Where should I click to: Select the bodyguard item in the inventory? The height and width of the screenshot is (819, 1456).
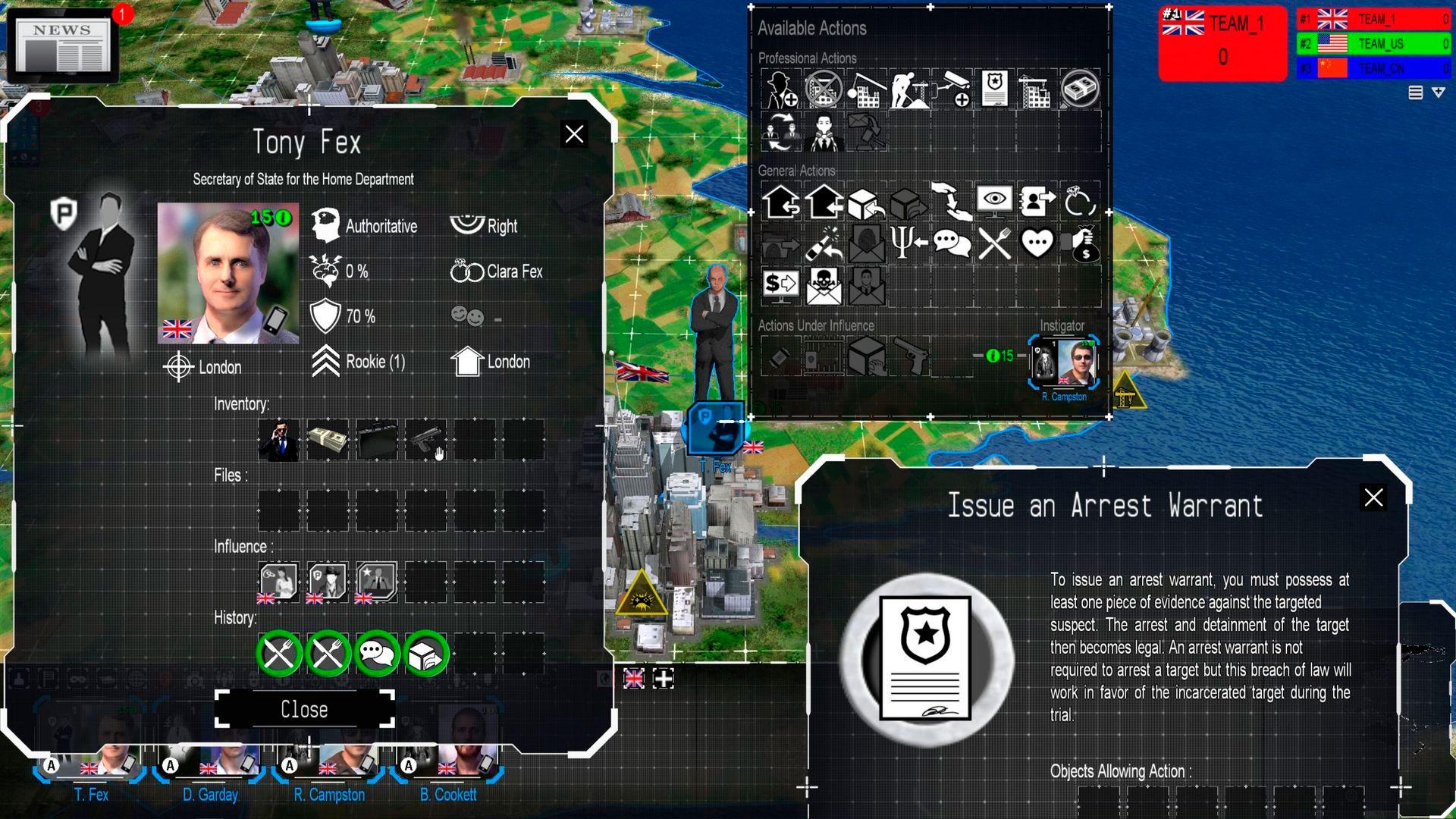(x=278, y=440)
